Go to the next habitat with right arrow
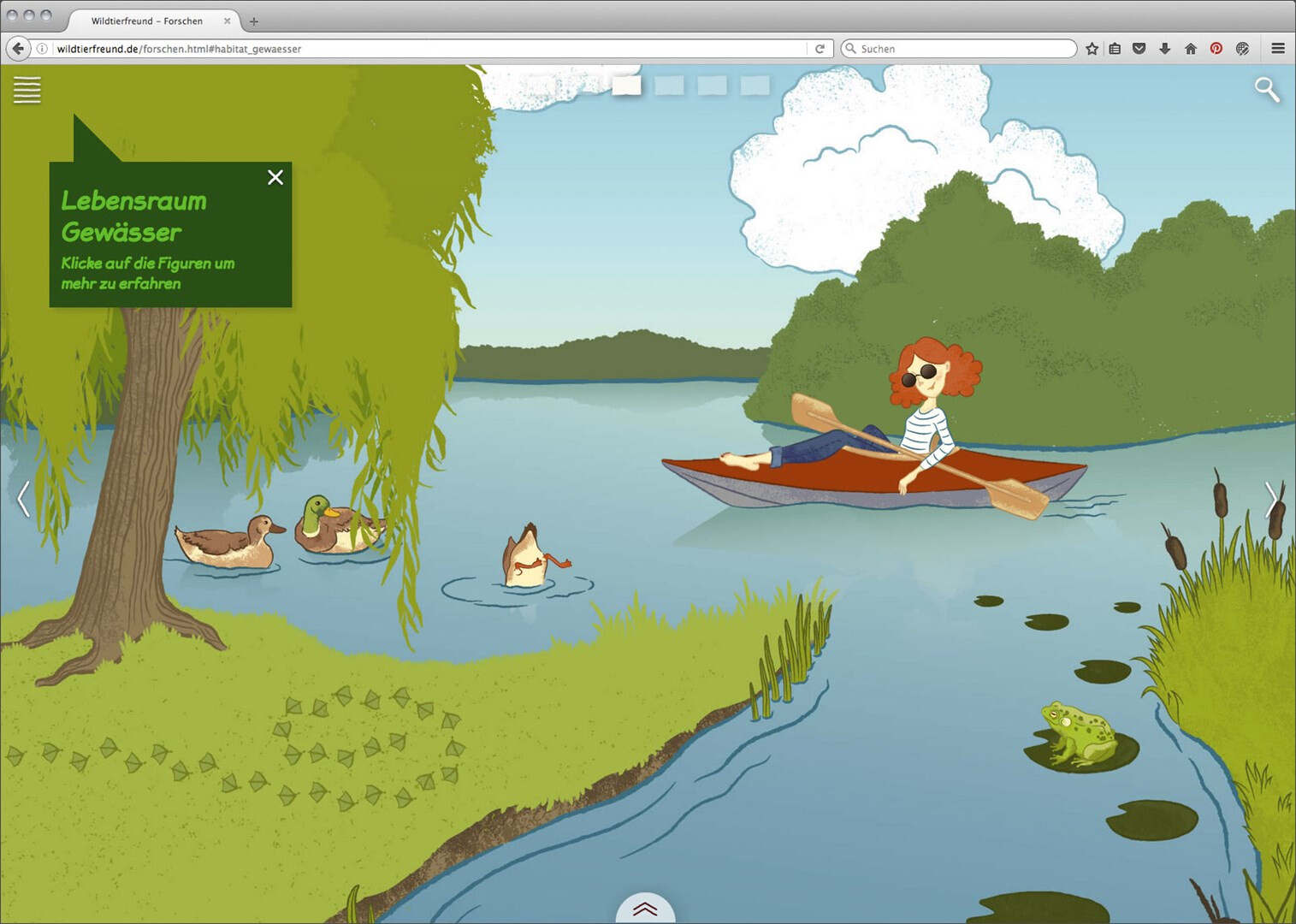1296x924 pixels. pyautogui.click(x=1271, y=500)
